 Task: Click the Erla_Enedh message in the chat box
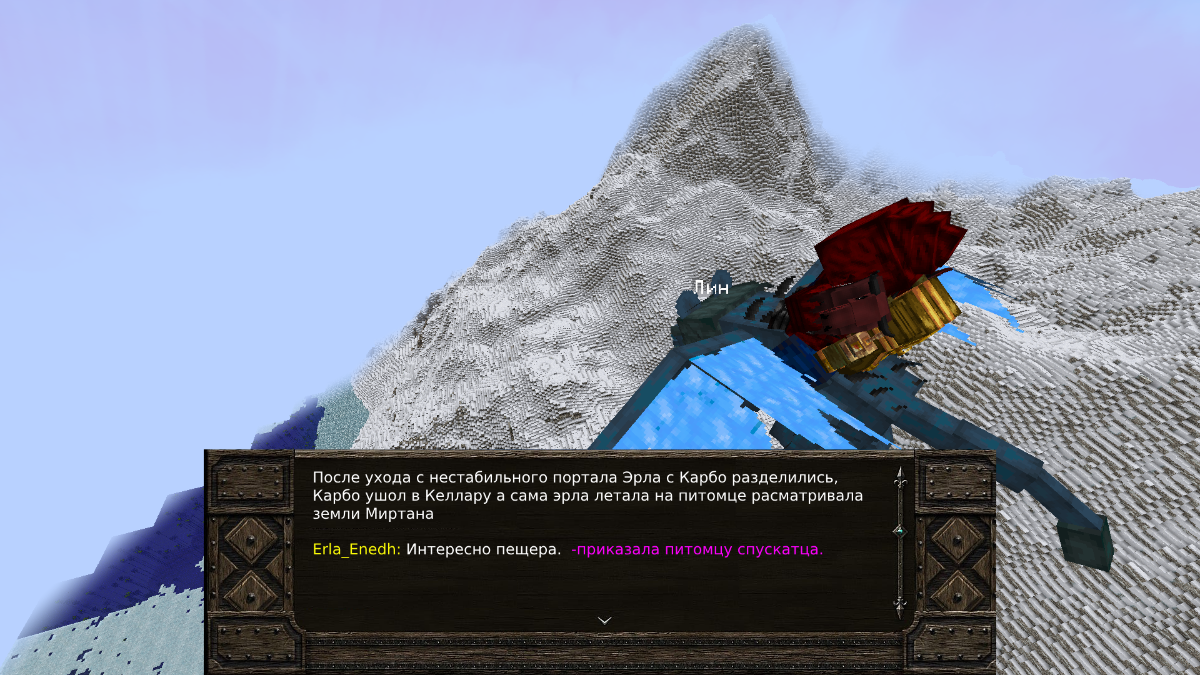coord(567,549)
